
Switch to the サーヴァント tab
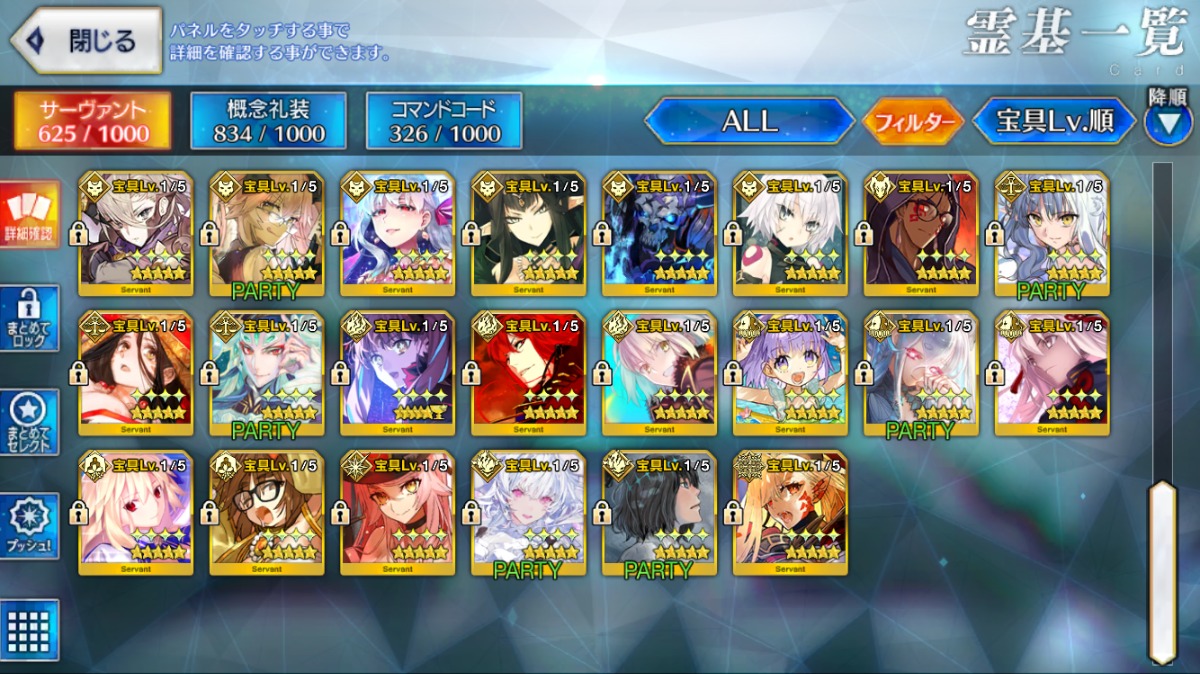click(x=93, y=121)
